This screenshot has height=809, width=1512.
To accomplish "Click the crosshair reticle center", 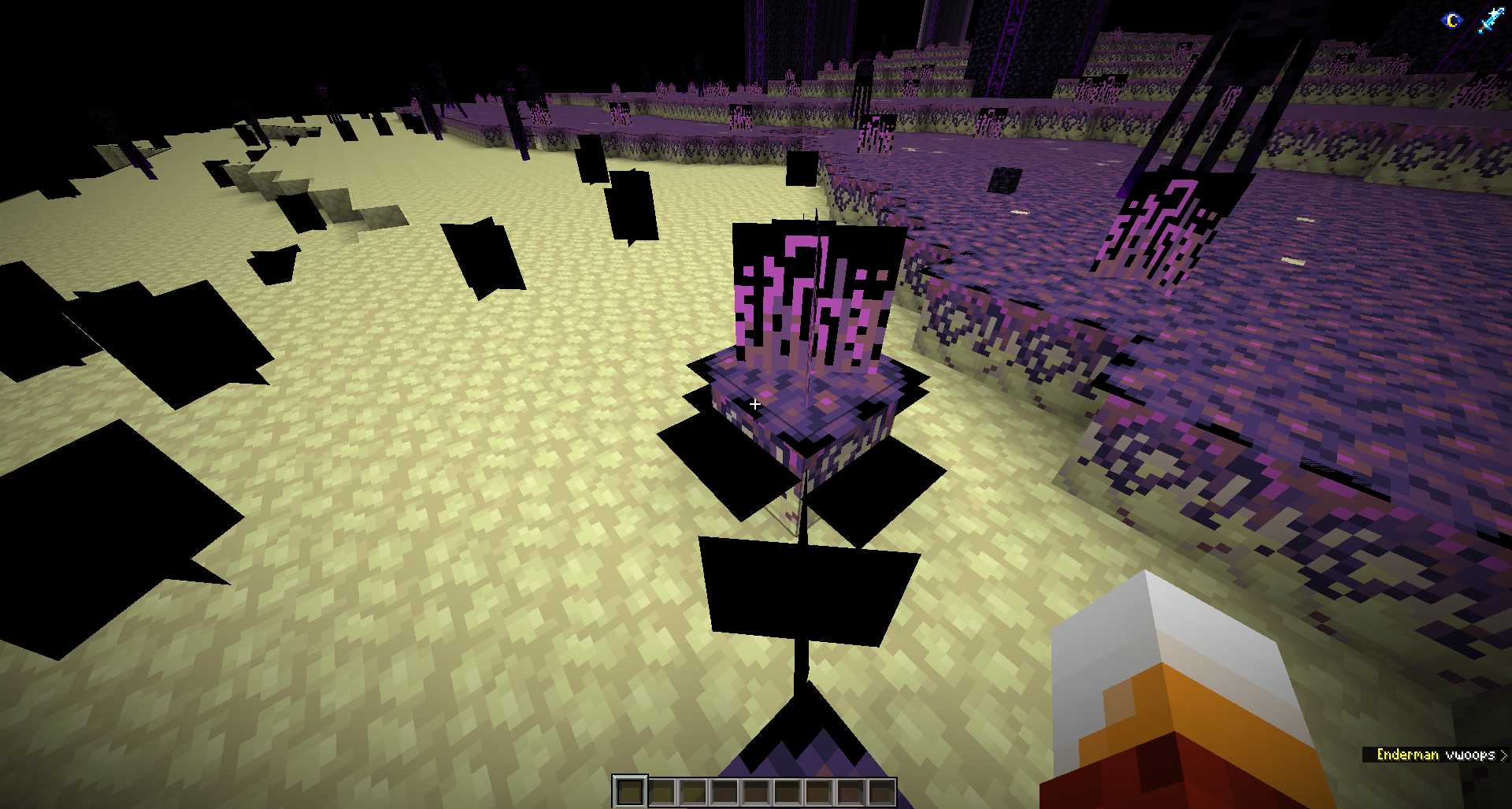I will pyautogui.click(x=755, y=403).
